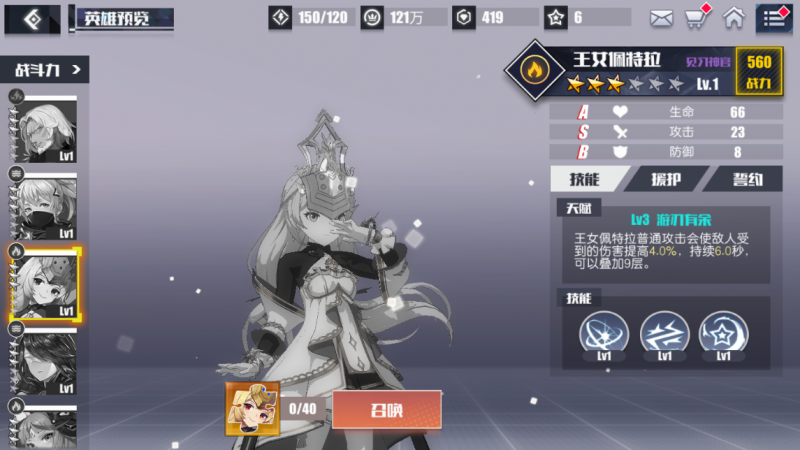Tap the fire element emblem
This screenshot has width=800, height=450.
point(532,71)
